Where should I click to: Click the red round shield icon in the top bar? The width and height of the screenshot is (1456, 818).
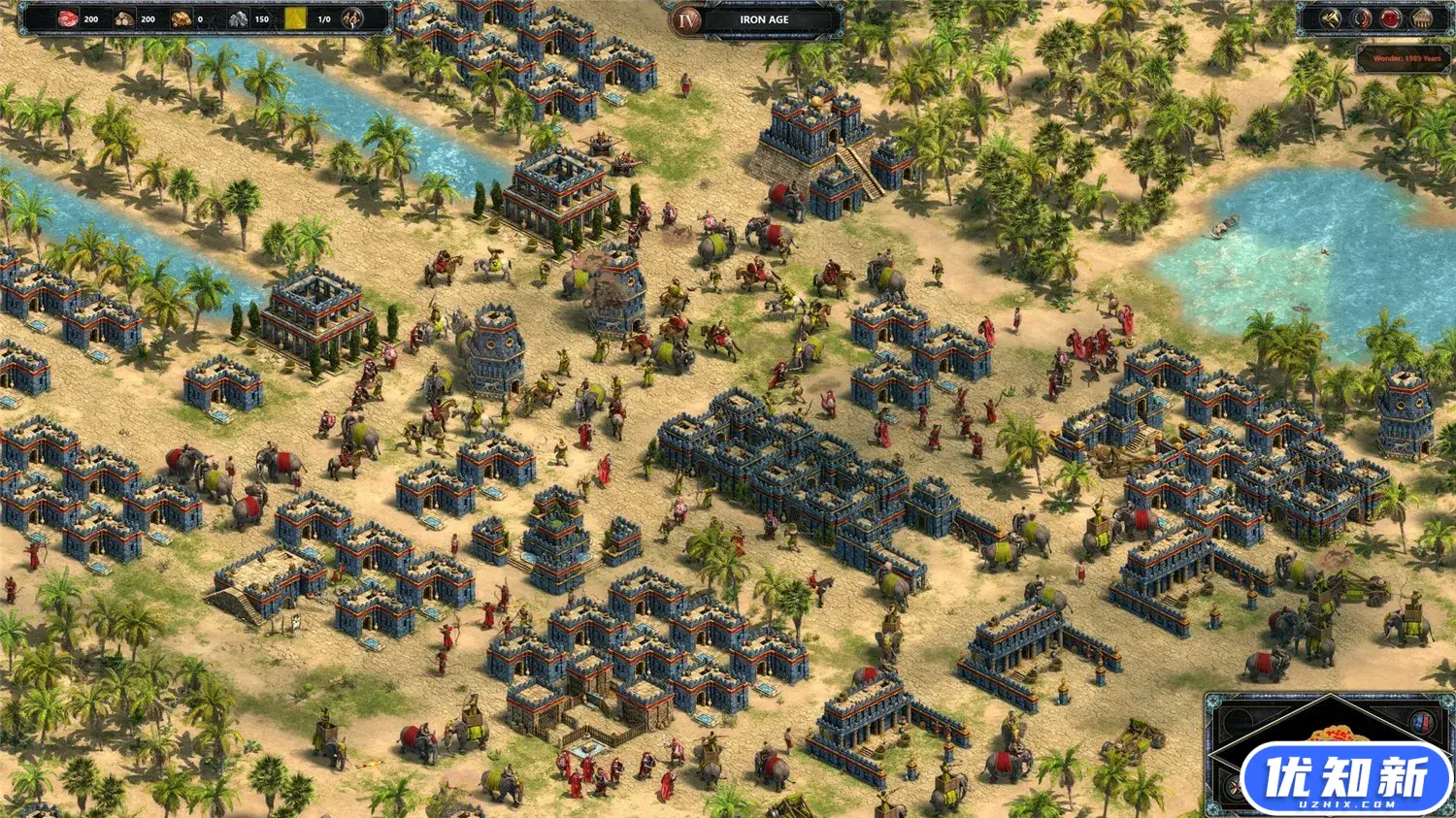(x=1391, y=18)
